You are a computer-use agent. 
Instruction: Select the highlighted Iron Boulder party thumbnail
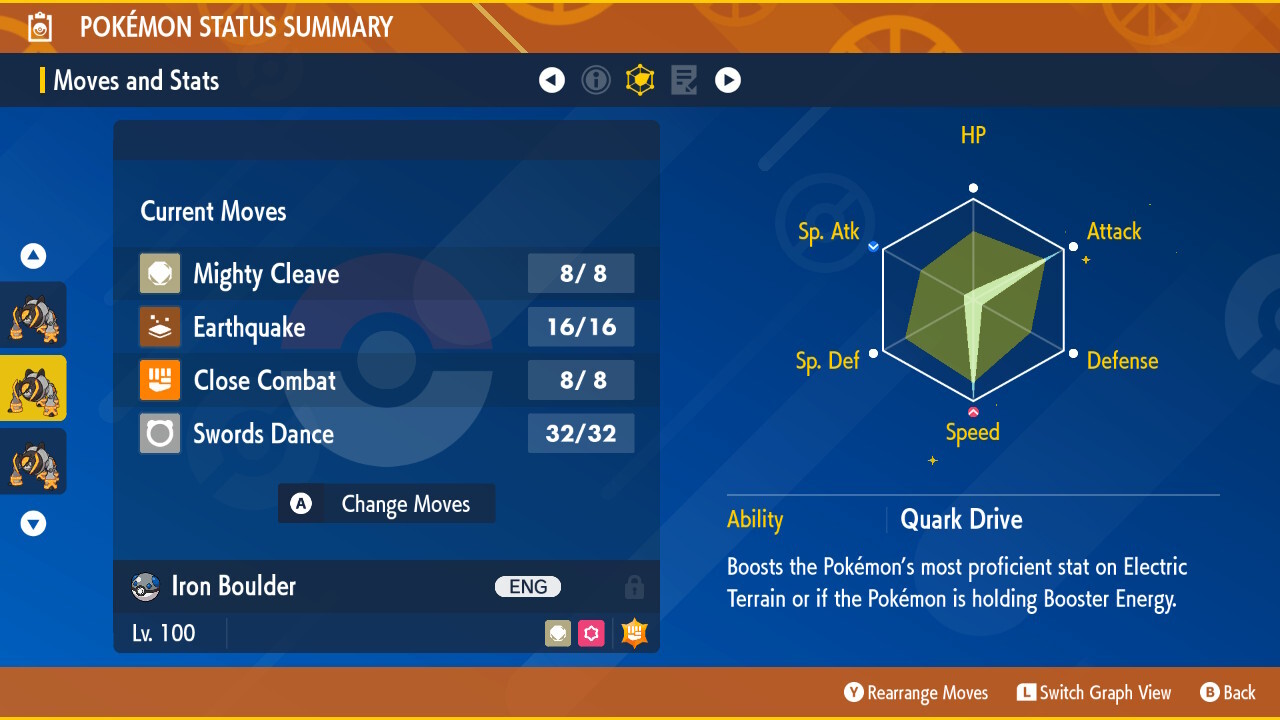pos(33,388)
